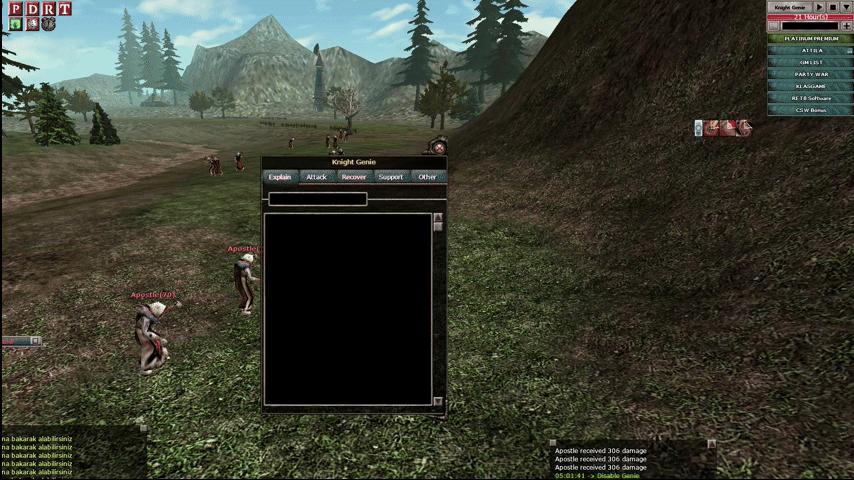
Task: Choose the PARTY WAR entry
Action: [811, 74]
